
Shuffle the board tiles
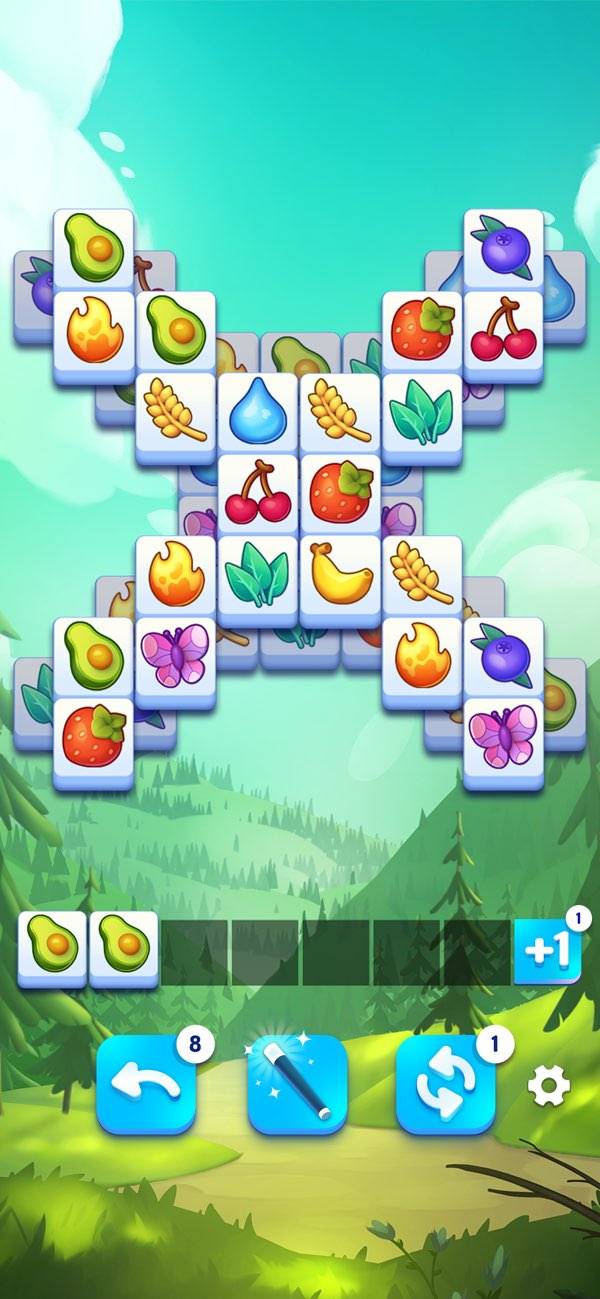point(446,1084)
